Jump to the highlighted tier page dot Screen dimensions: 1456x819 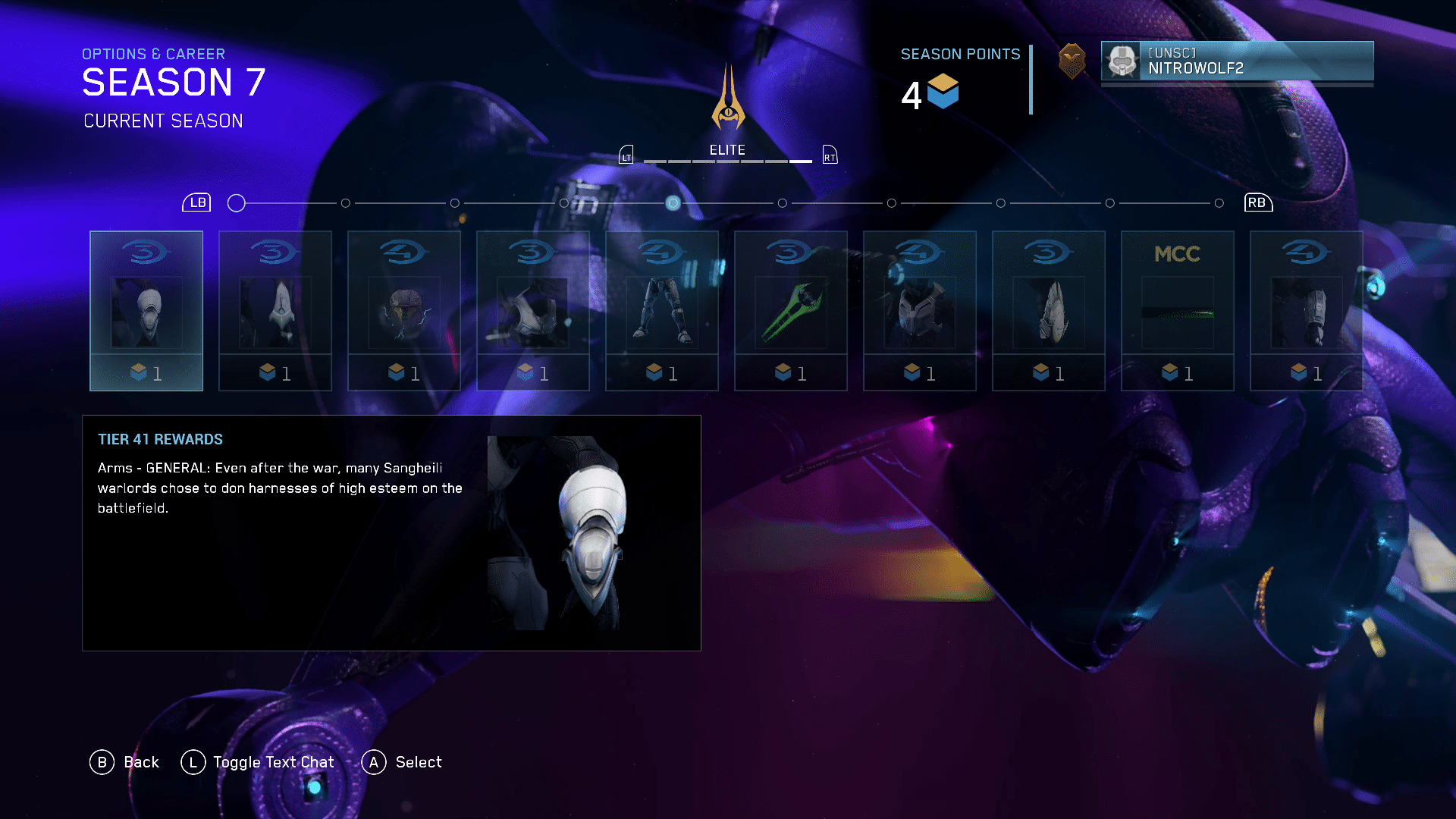coord(673,203)
